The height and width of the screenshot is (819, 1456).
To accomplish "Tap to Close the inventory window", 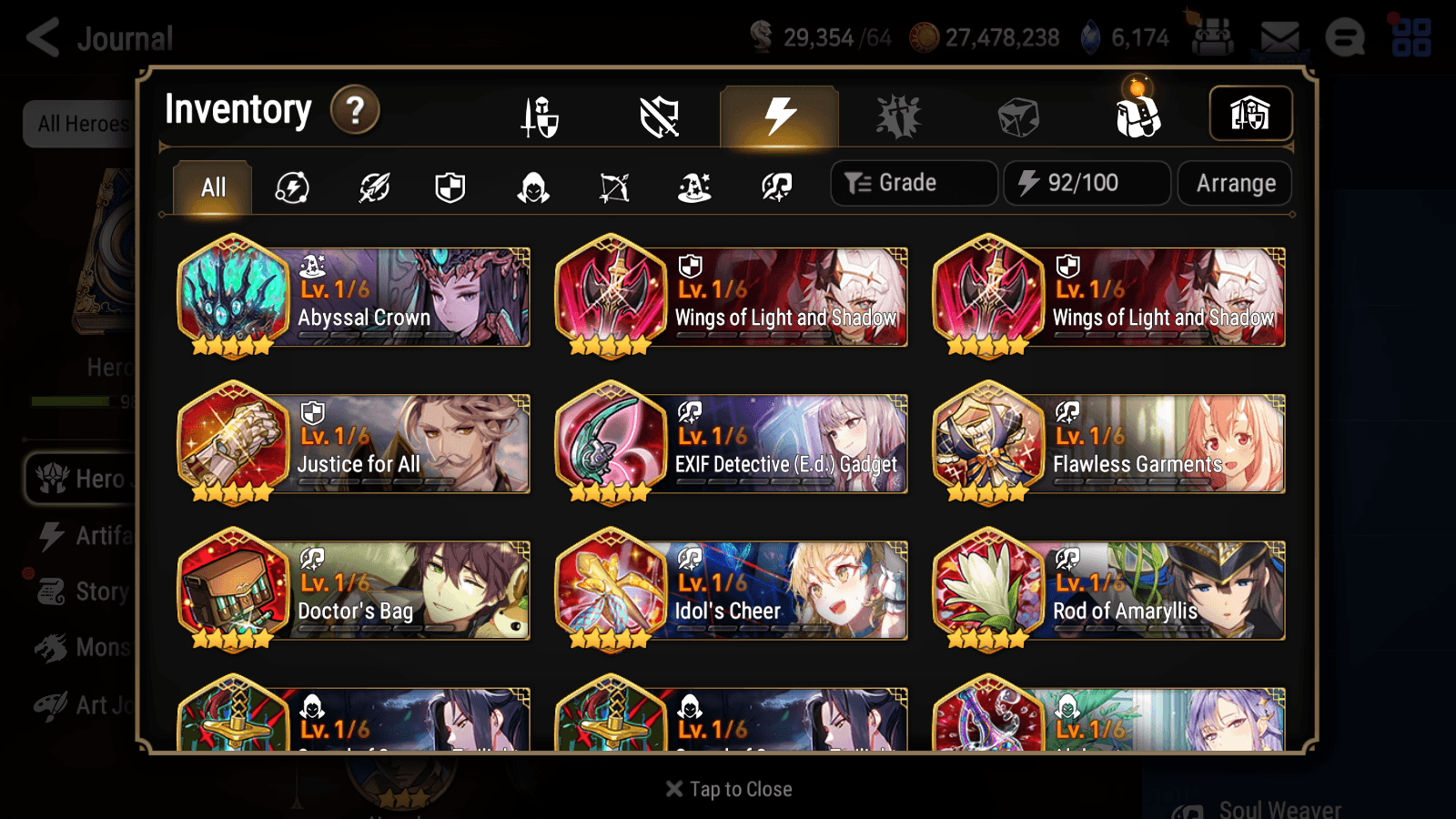I will click(728, 788).
